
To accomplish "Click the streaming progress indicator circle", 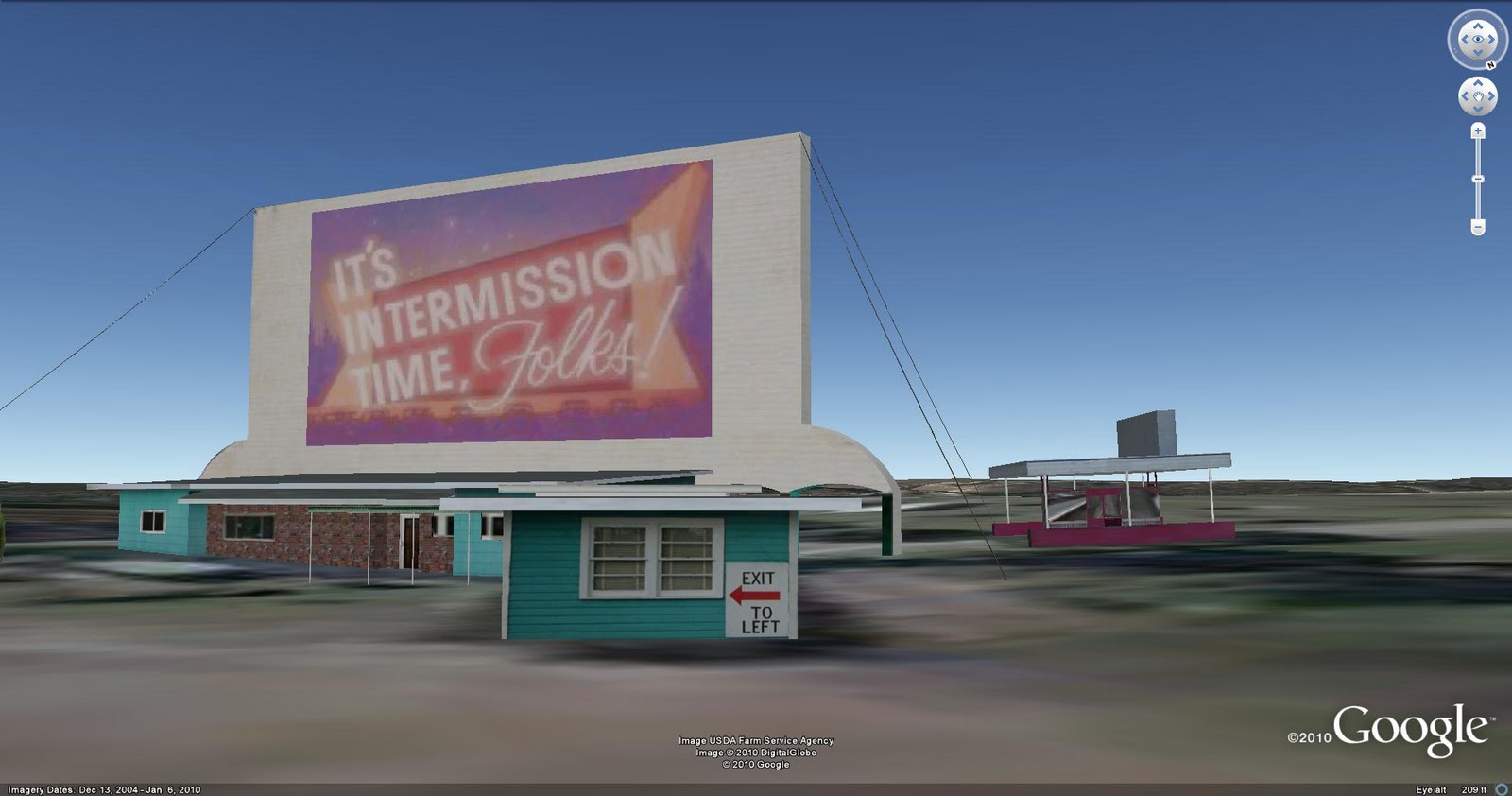I will 1500,789.
